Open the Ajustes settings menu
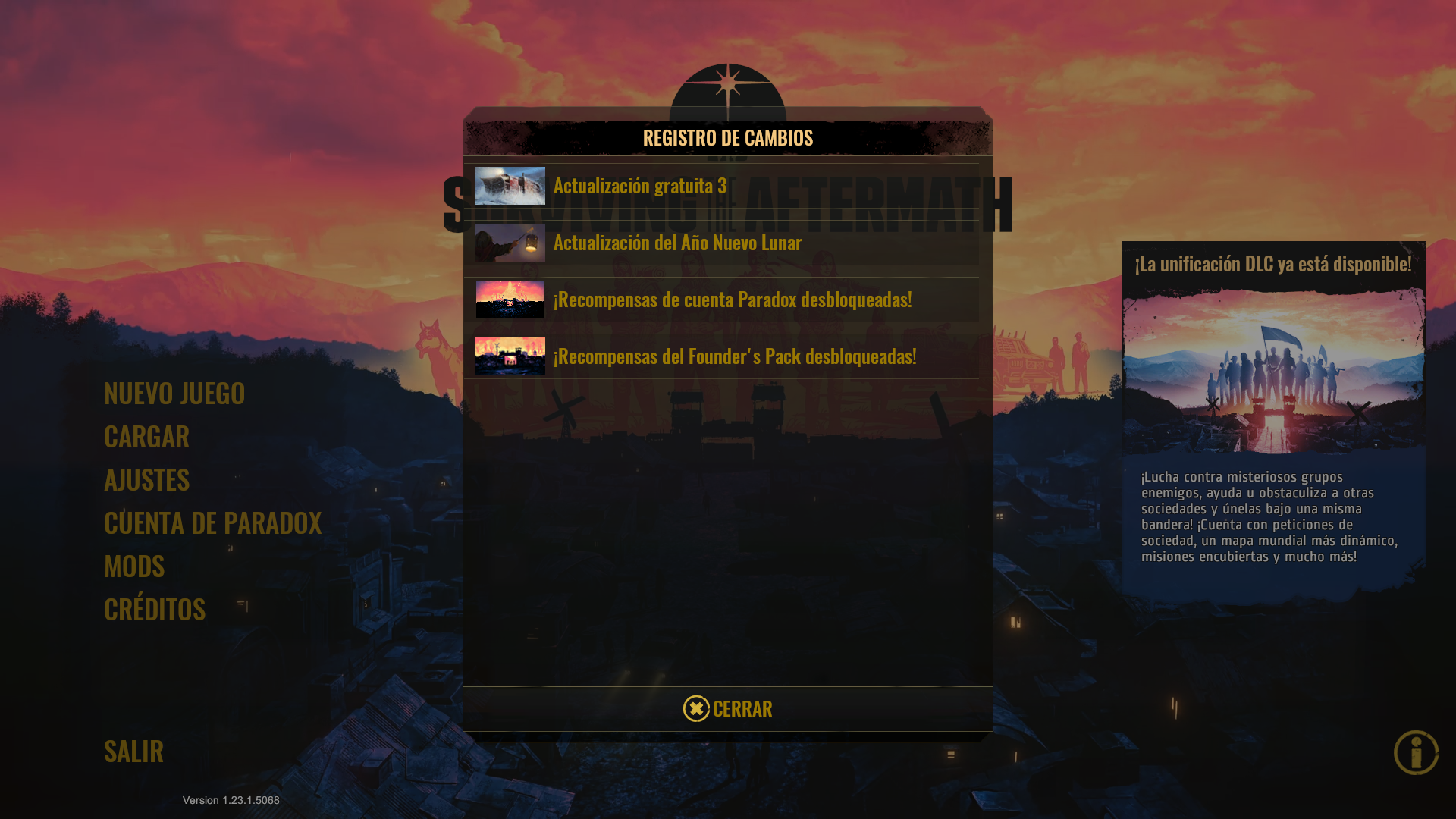 (146, 480)
